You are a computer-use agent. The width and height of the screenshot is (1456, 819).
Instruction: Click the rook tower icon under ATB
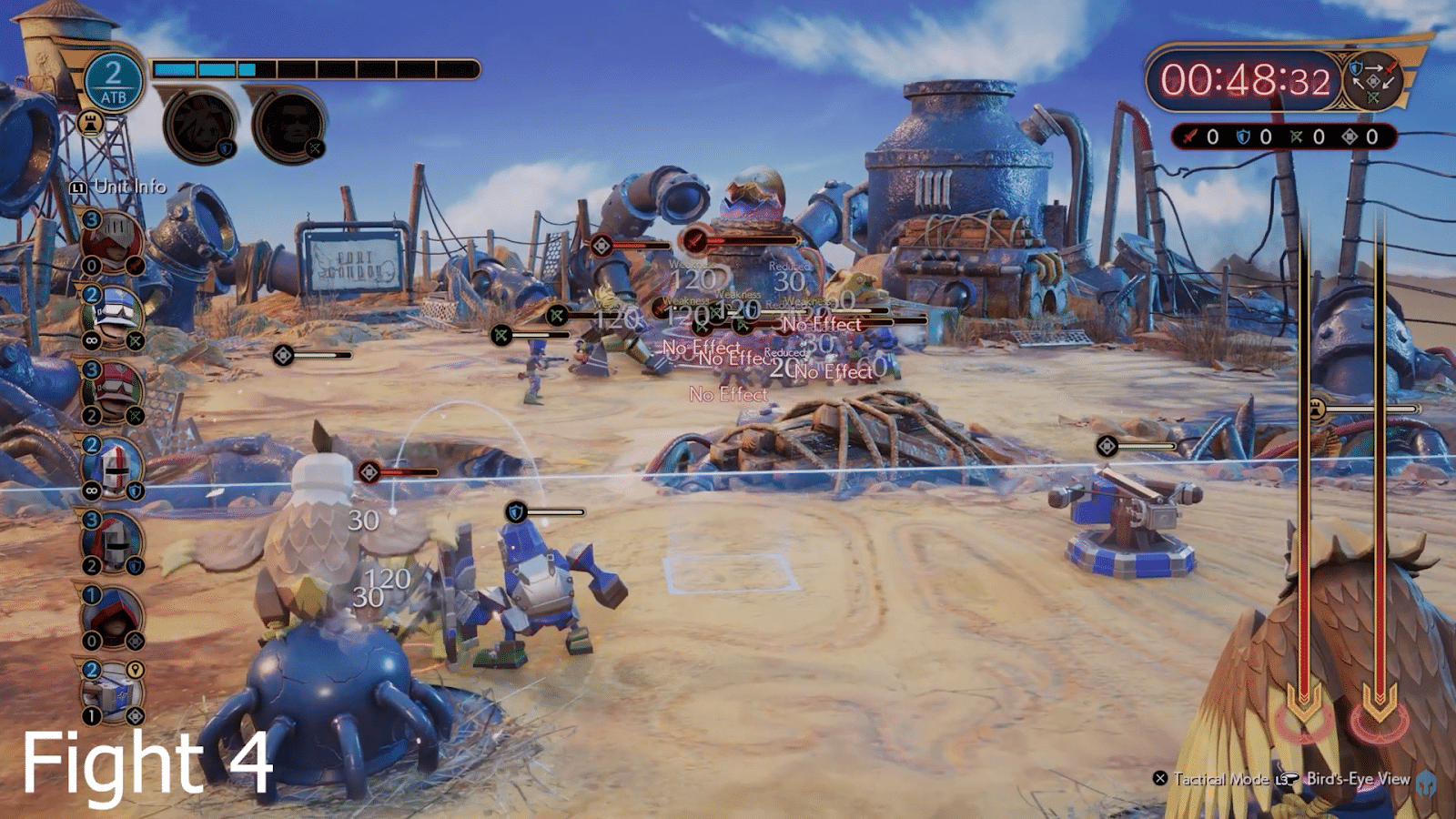click(x=90, y=122)
